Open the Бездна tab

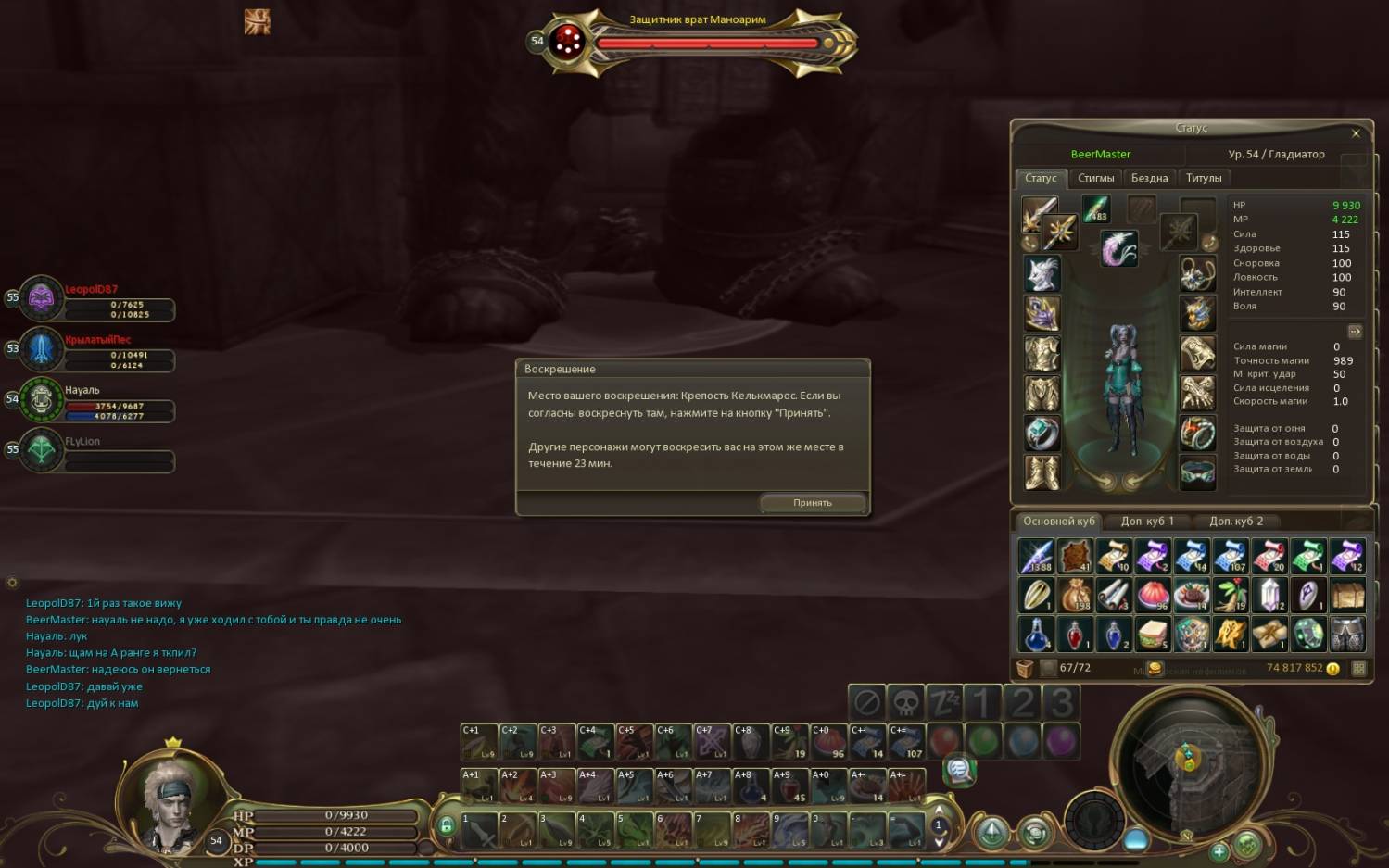pos(1149,178)
